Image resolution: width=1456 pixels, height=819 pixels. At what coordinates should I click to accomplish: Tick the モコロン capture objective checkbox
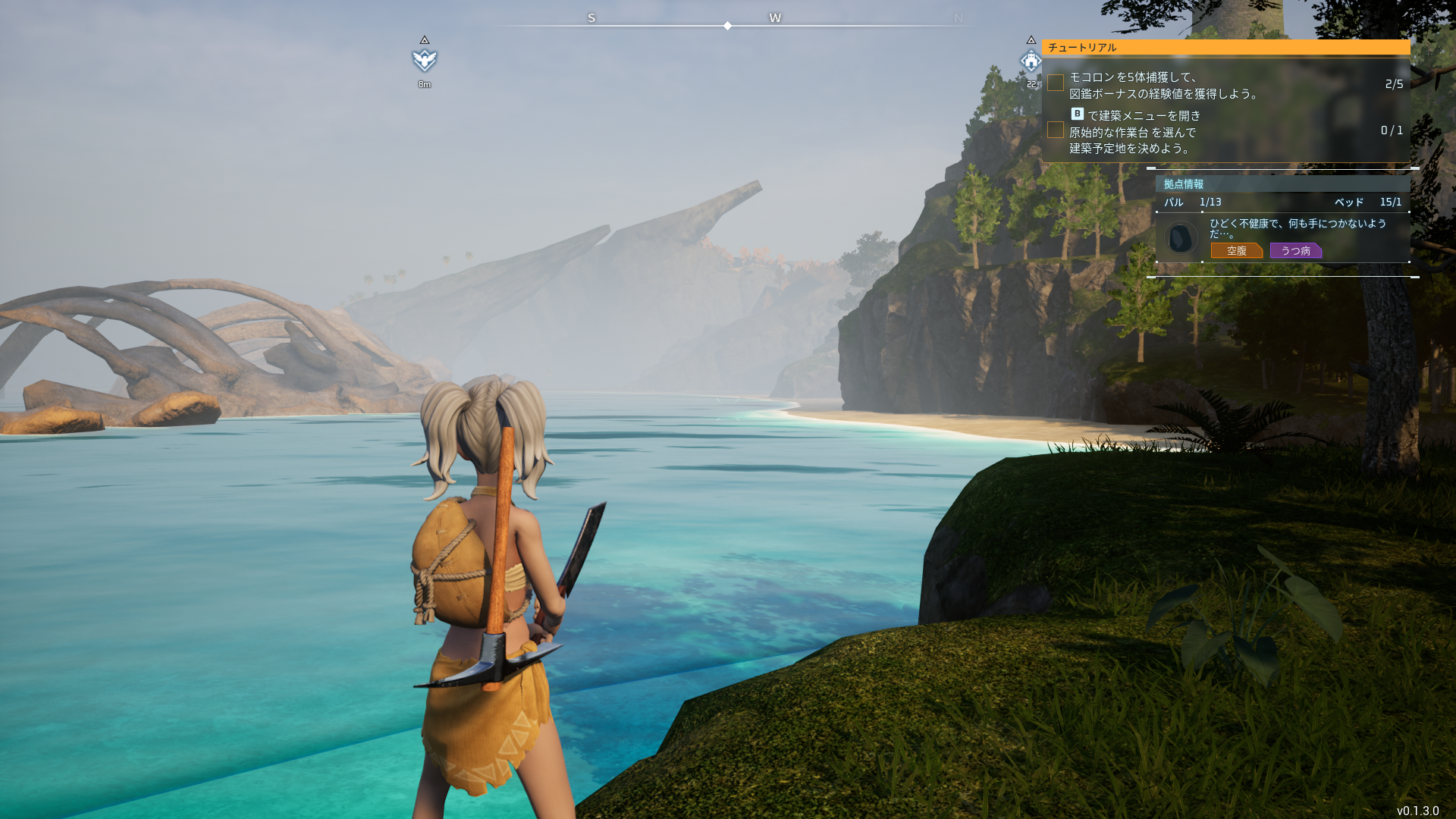click(x=1056, y=83)
